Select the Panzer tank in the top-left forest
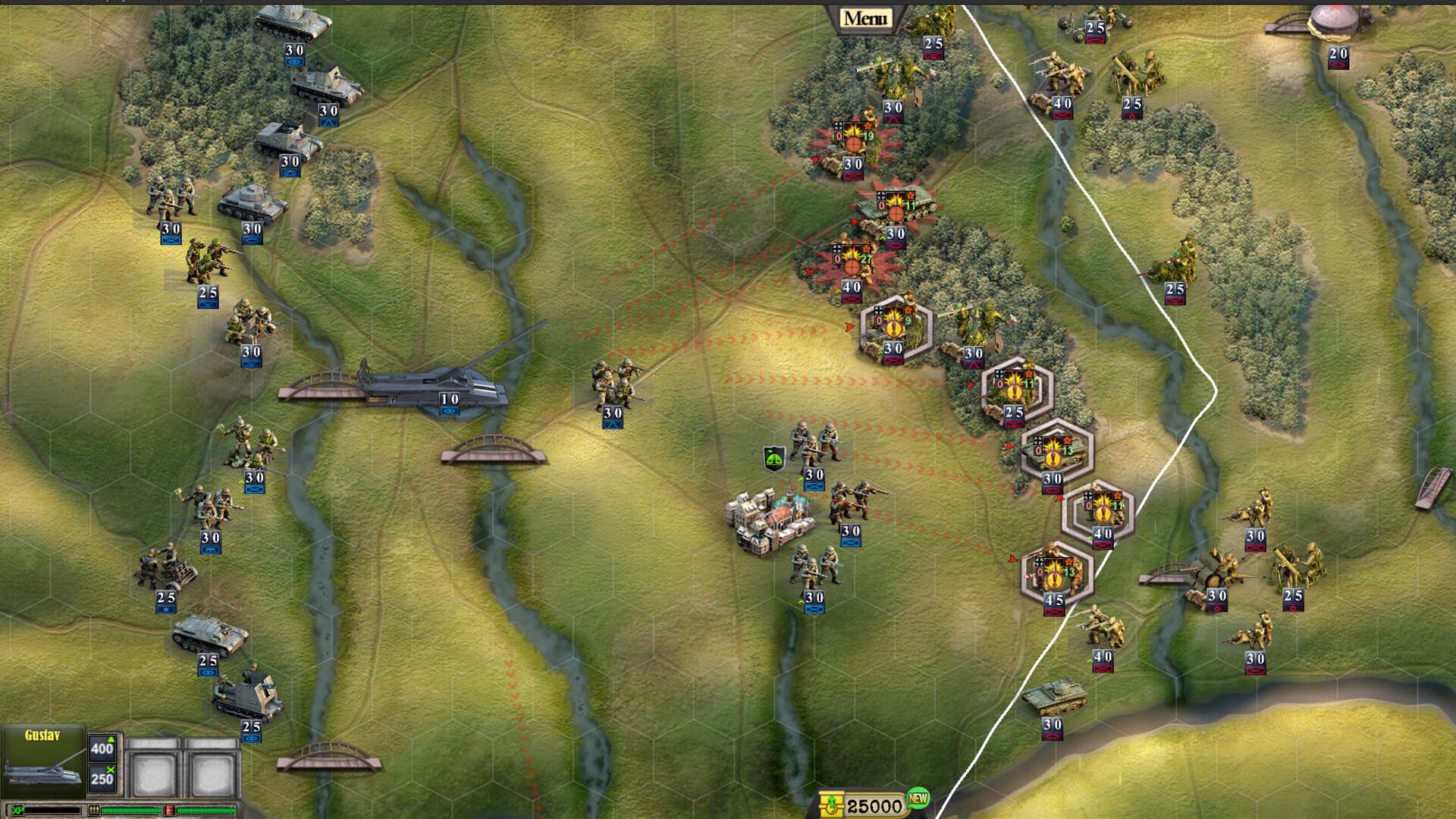Image resolution: width=1456 pixels, height=819 pixels. [x=254, y=203]
